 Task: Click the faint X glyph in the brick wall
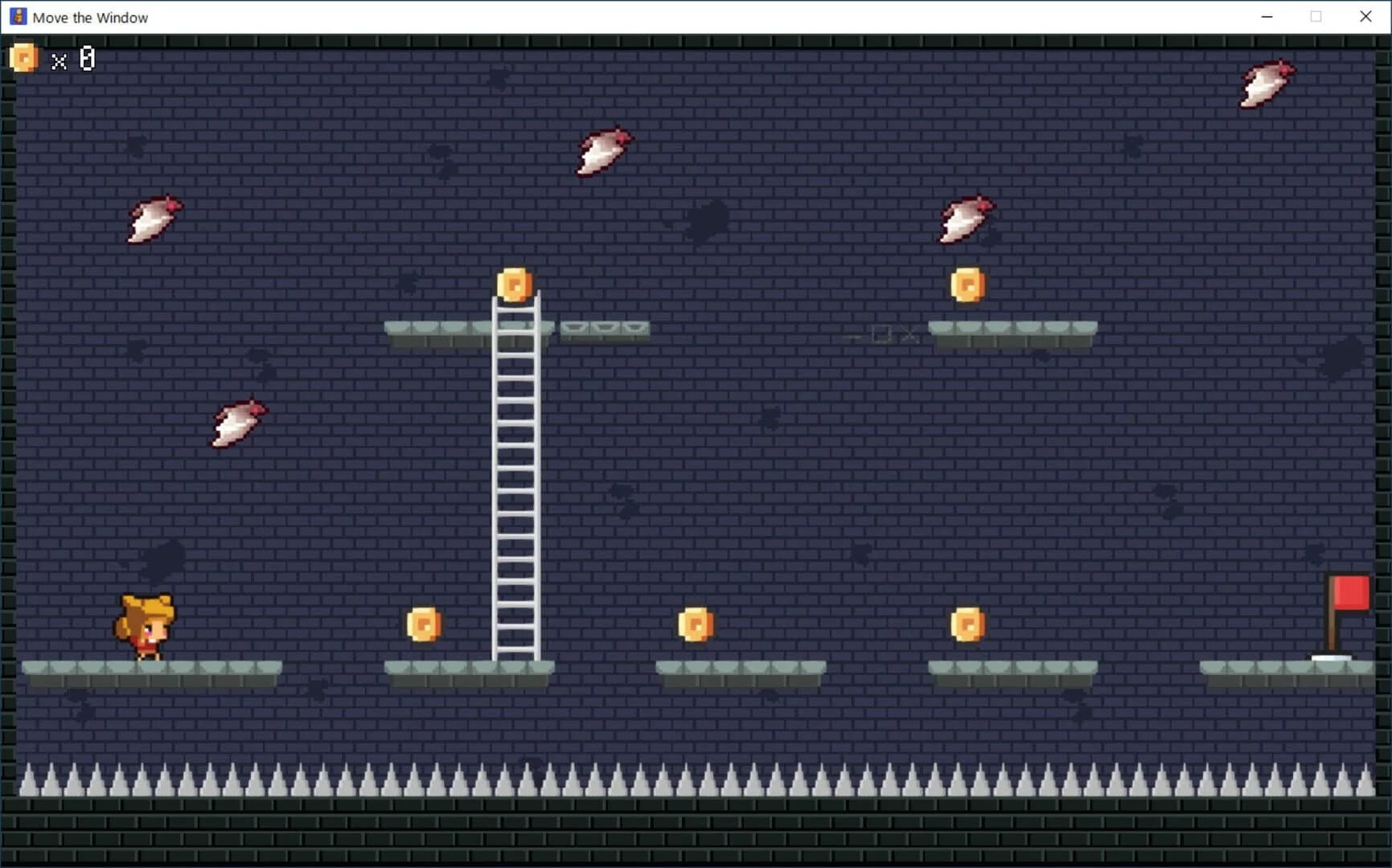point(908,335)
